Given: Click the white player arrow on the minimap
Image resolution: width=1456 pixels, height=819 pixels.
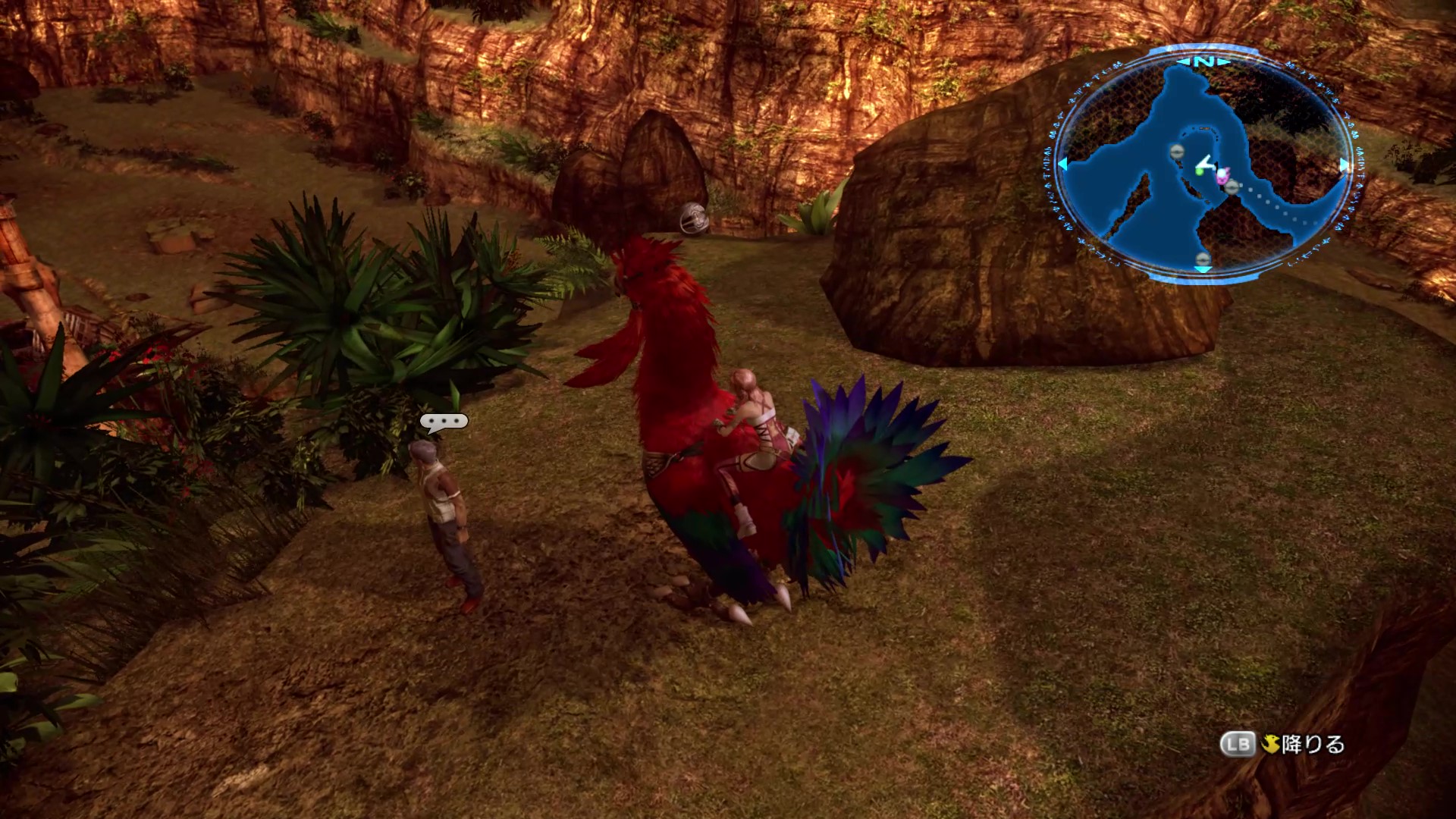Looking at the screenshot, I should (1205, 162).
